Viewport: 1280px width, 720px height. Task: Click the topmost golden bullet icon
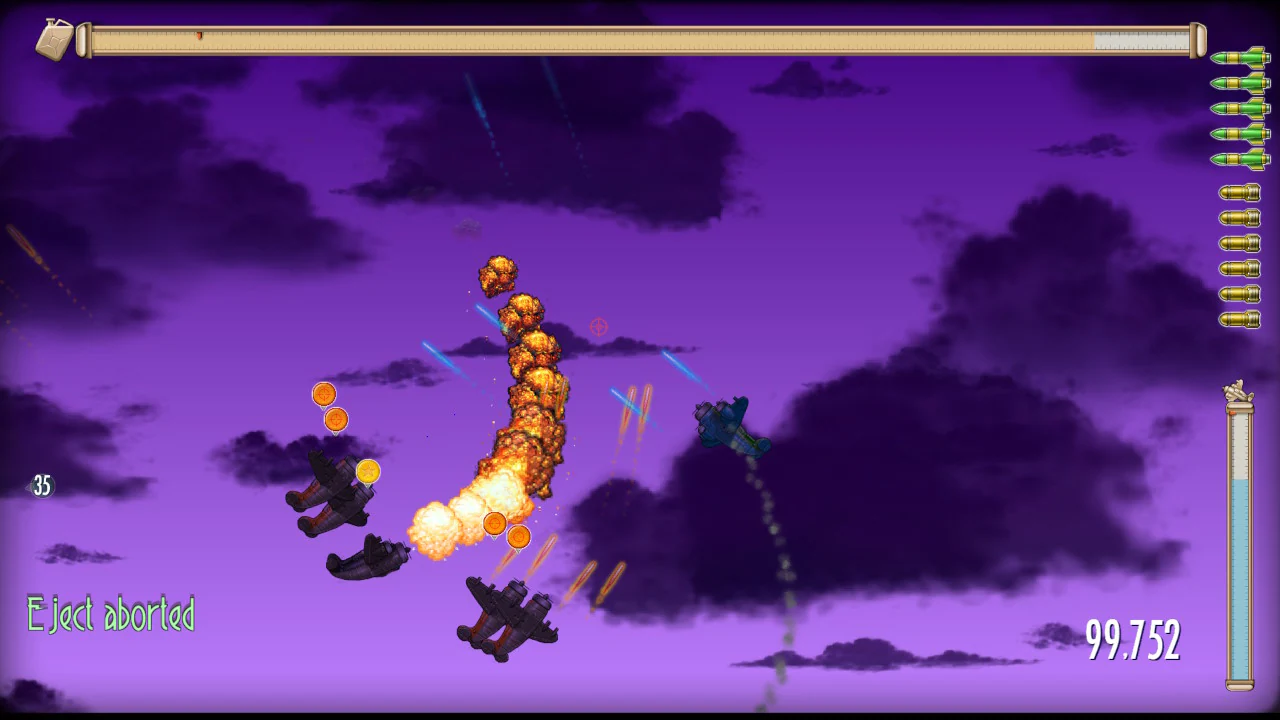coord(1240,190)
